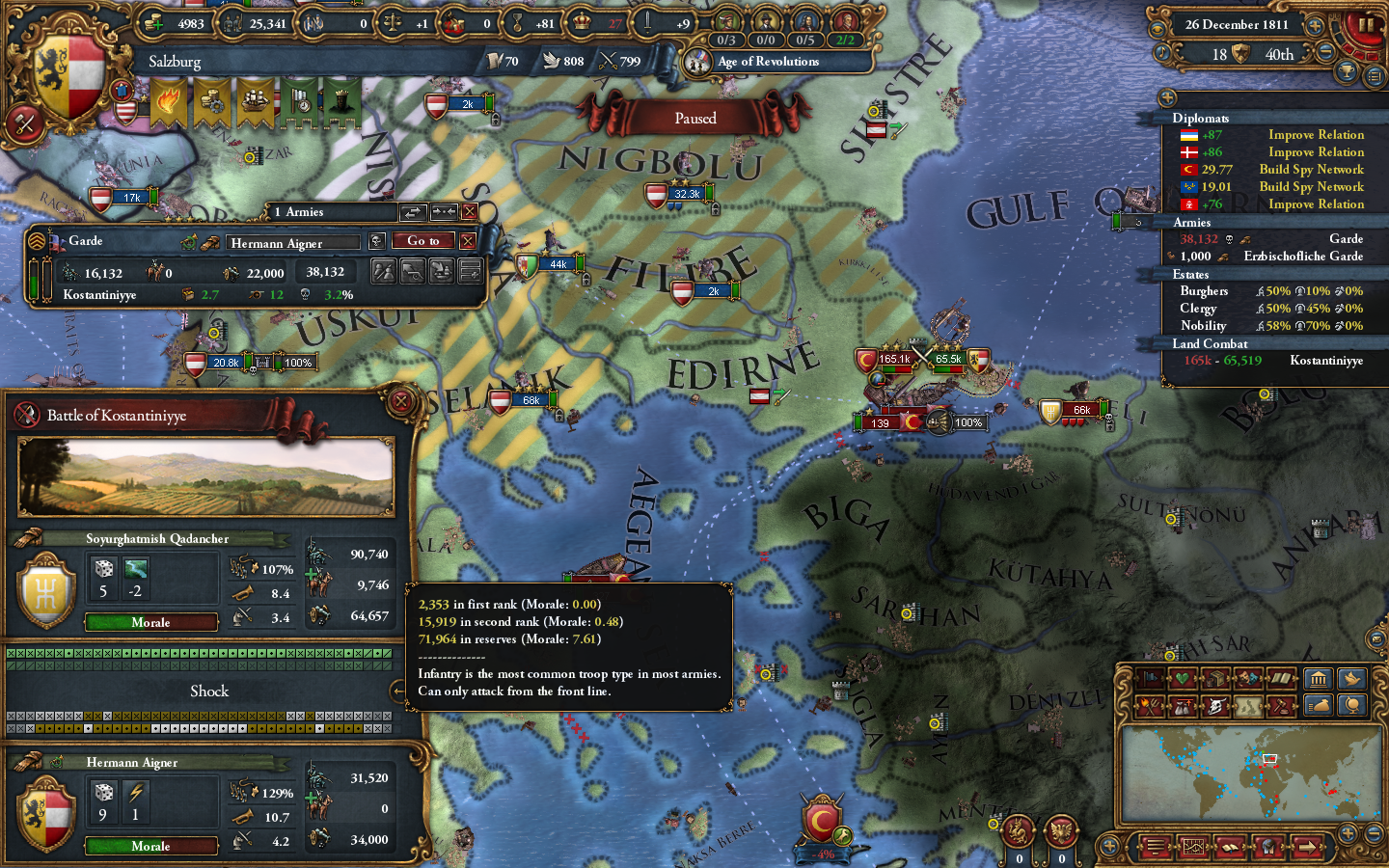
Task: Collapse the Battle of Kostantiniyye window with its arrow
Action: click(397, 691)
